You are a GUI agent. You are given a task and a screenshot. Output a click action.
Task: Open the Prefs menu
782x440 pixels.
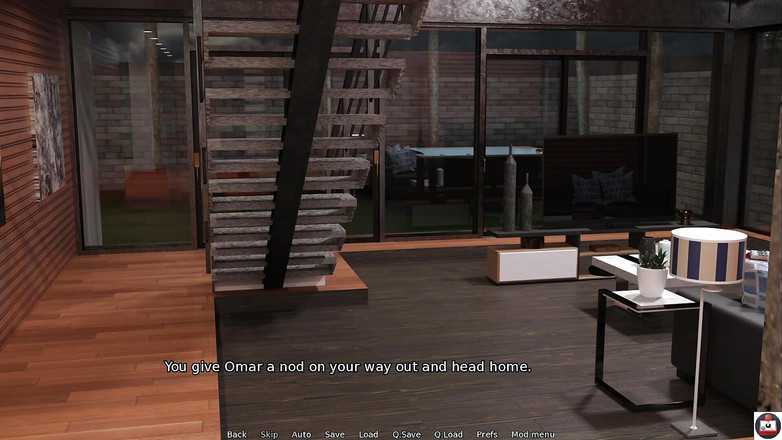coord(487,434)
